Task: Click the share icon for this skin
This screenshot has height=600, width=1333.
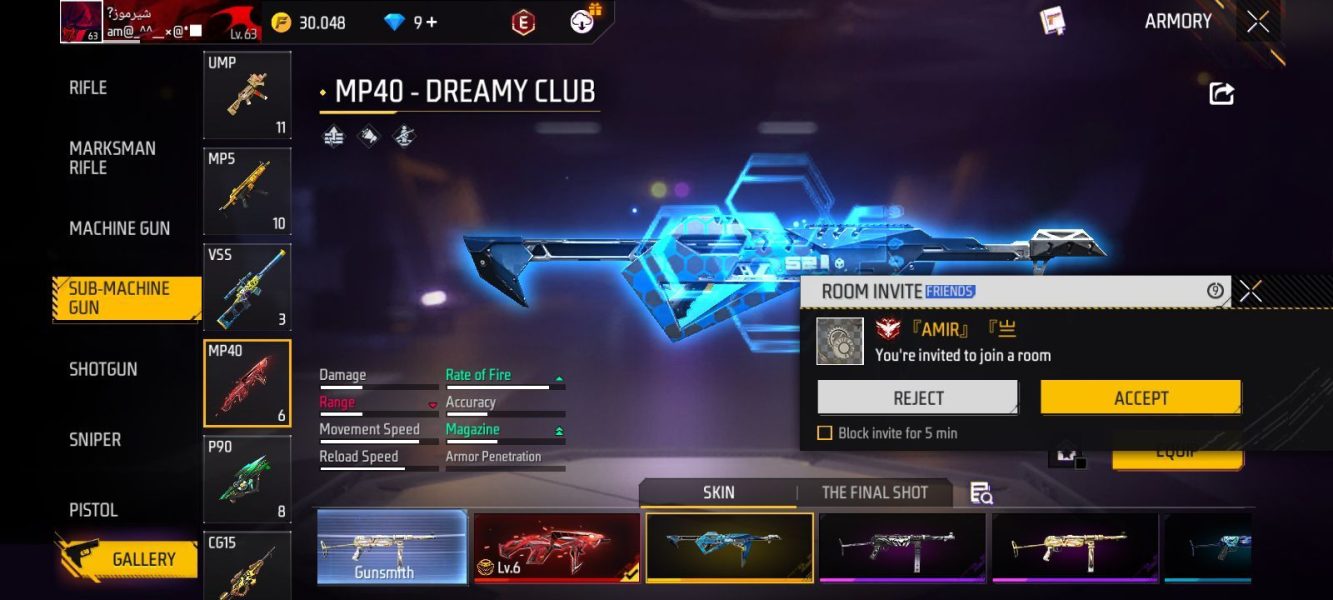Action: (1221, 94)
